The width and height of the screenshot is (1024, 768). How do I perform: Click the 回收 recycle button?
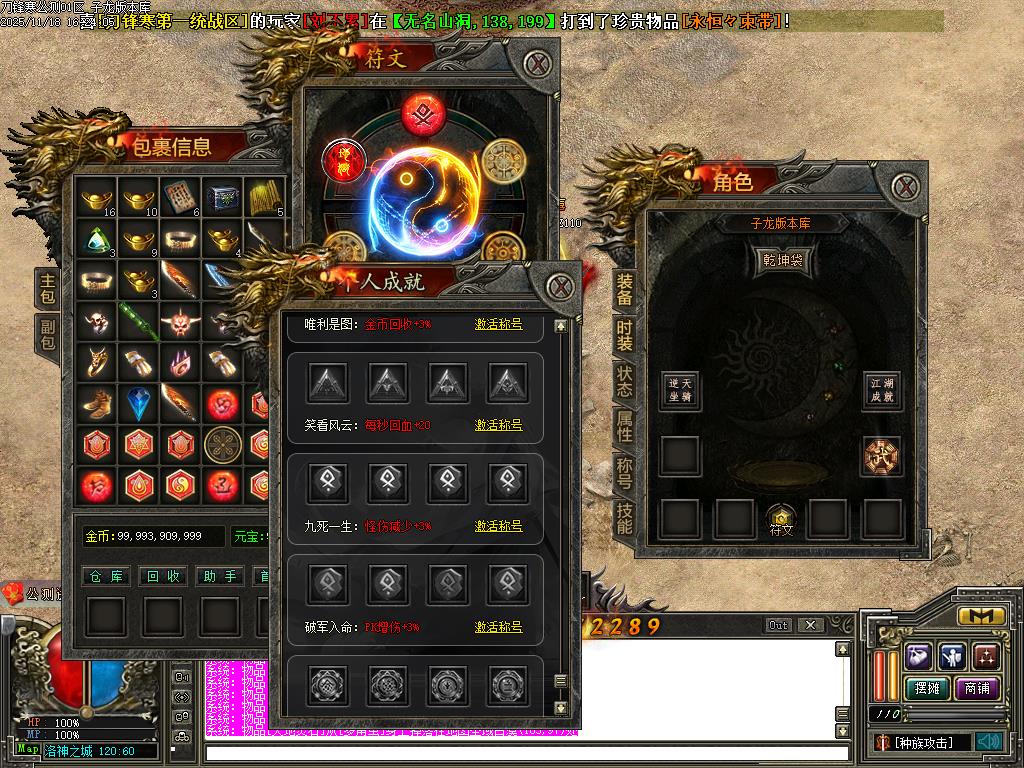coord(163,576)
